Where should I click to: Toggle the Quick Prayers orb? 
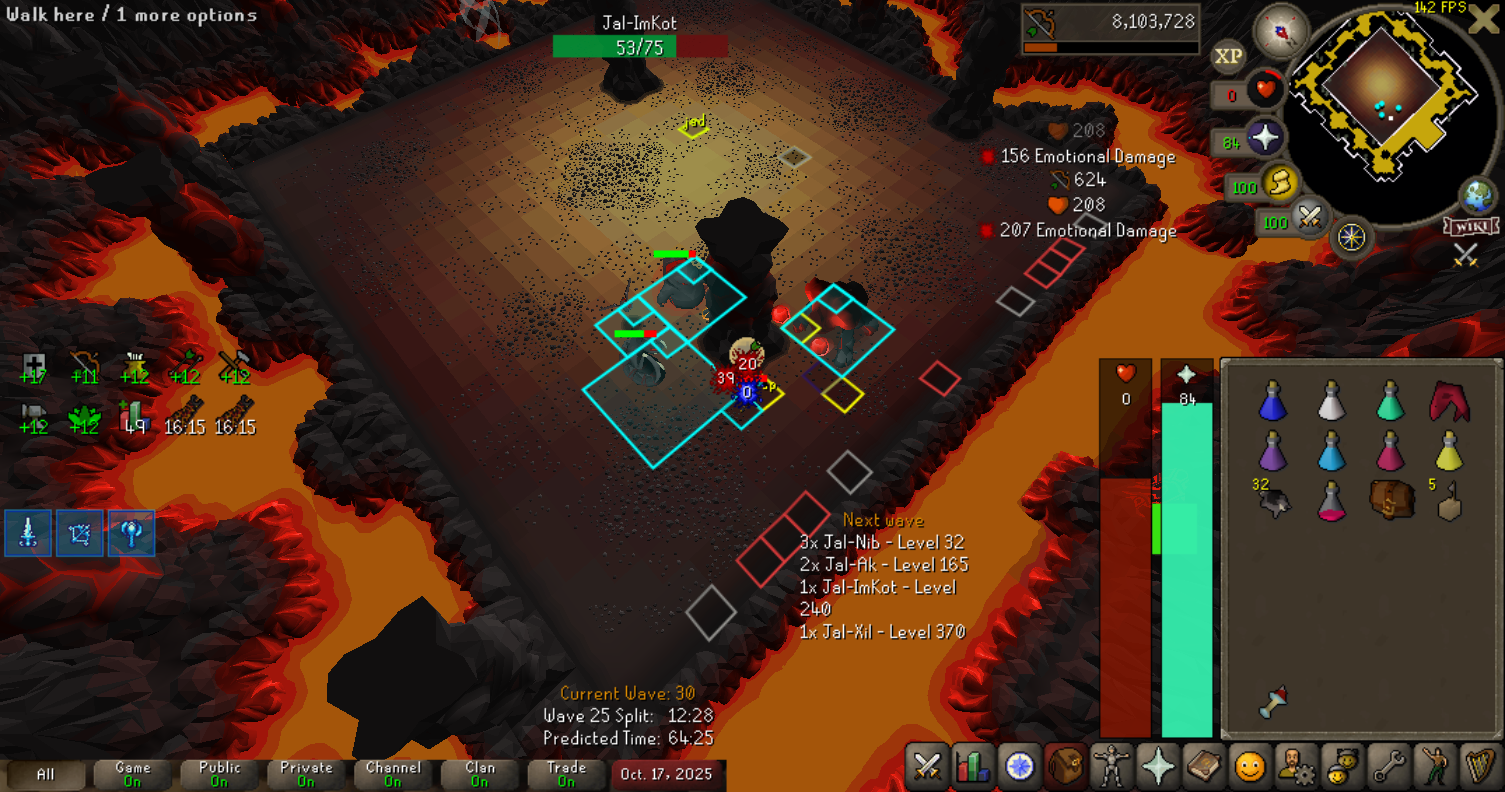(1265, 138)
